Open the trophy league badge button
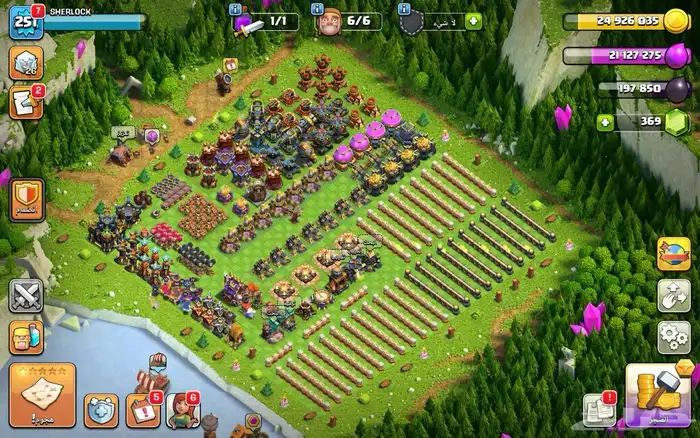The height and width of the screenshot is (438, 700). click(25, 64)
